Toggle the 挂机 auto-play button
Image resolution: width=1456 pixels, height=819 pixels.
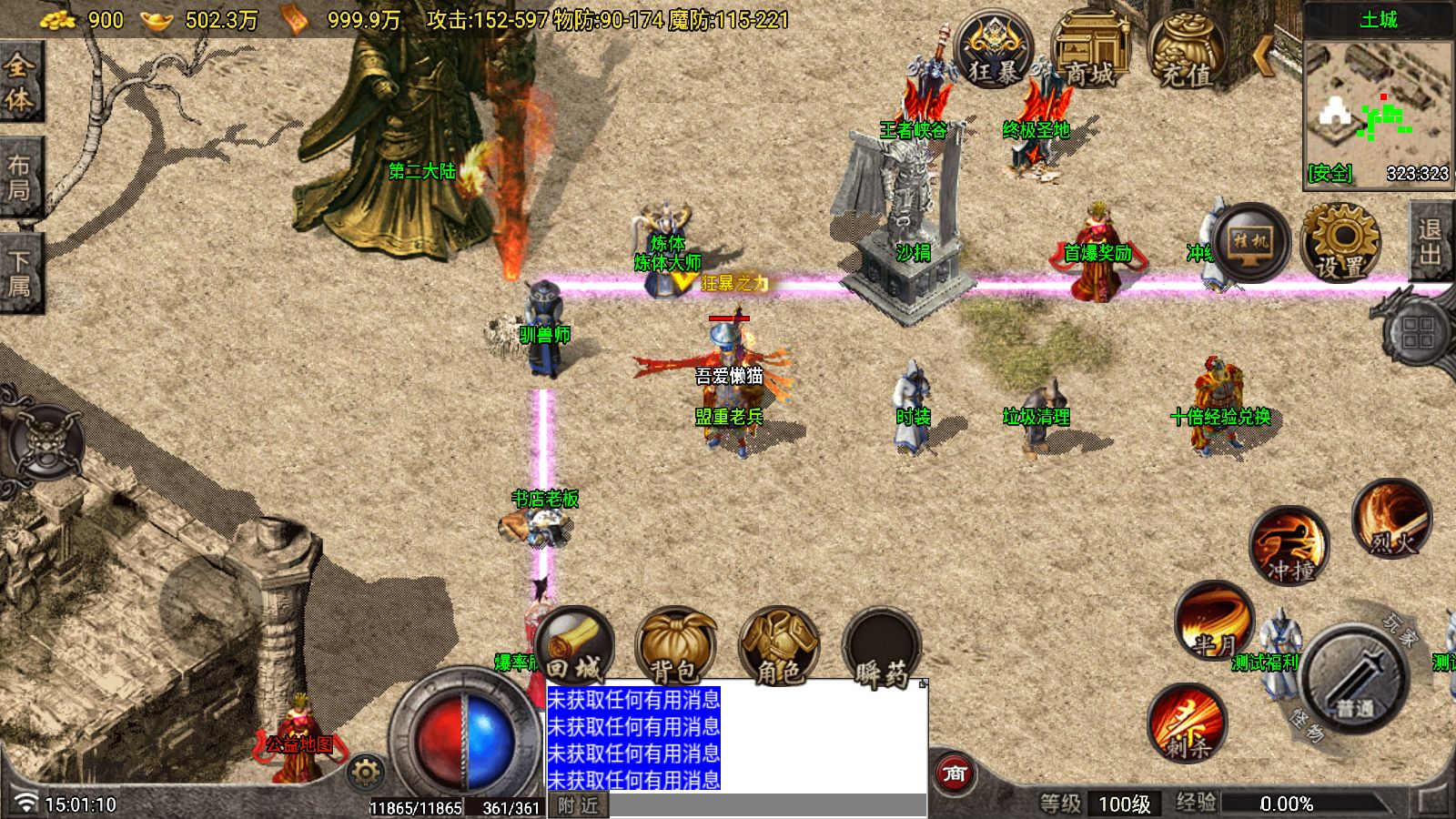[1250, 241]
